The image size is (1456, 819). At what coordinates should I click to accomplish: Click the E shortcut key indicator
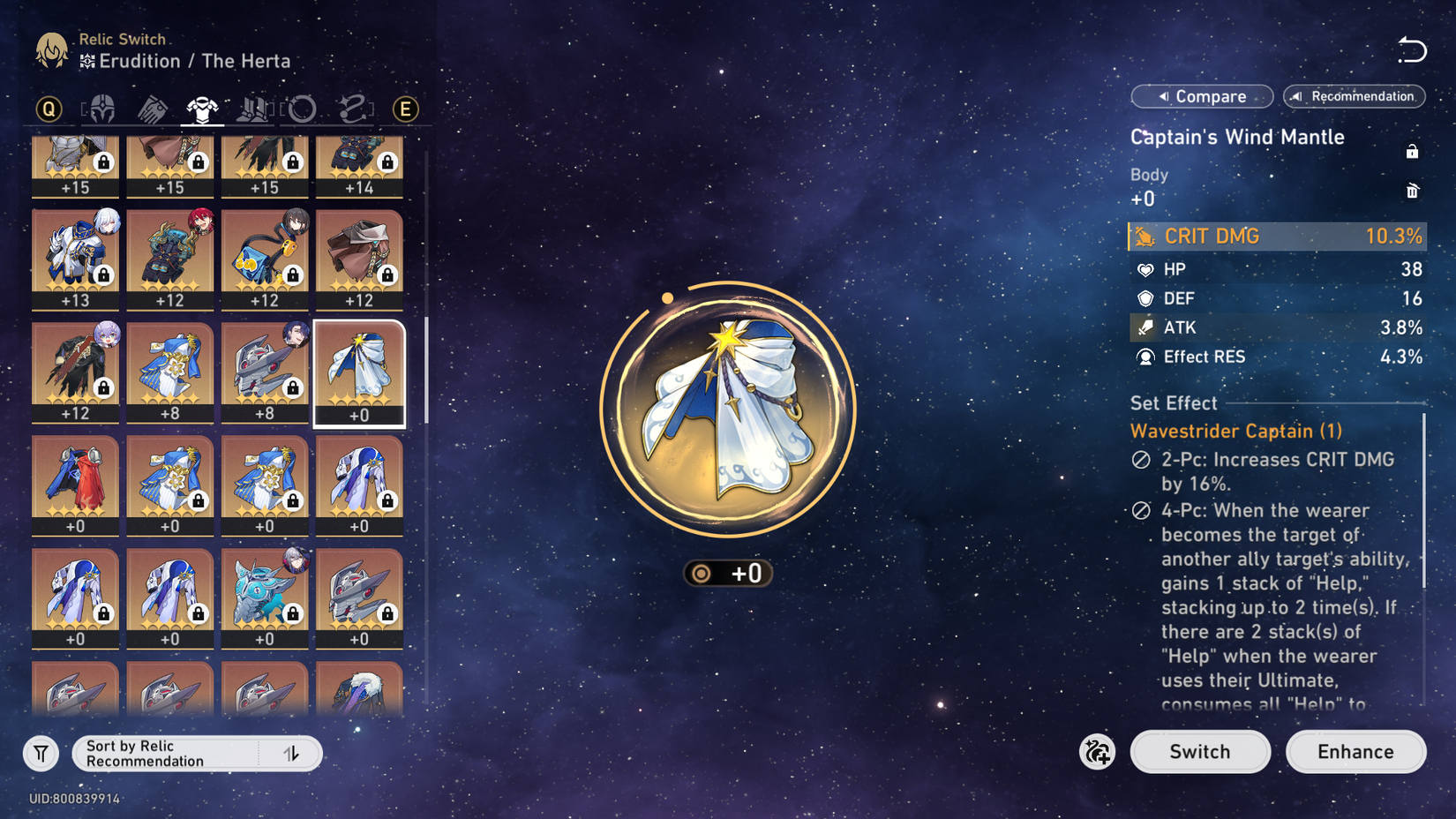pyautogui.click(x=404, y=108)
